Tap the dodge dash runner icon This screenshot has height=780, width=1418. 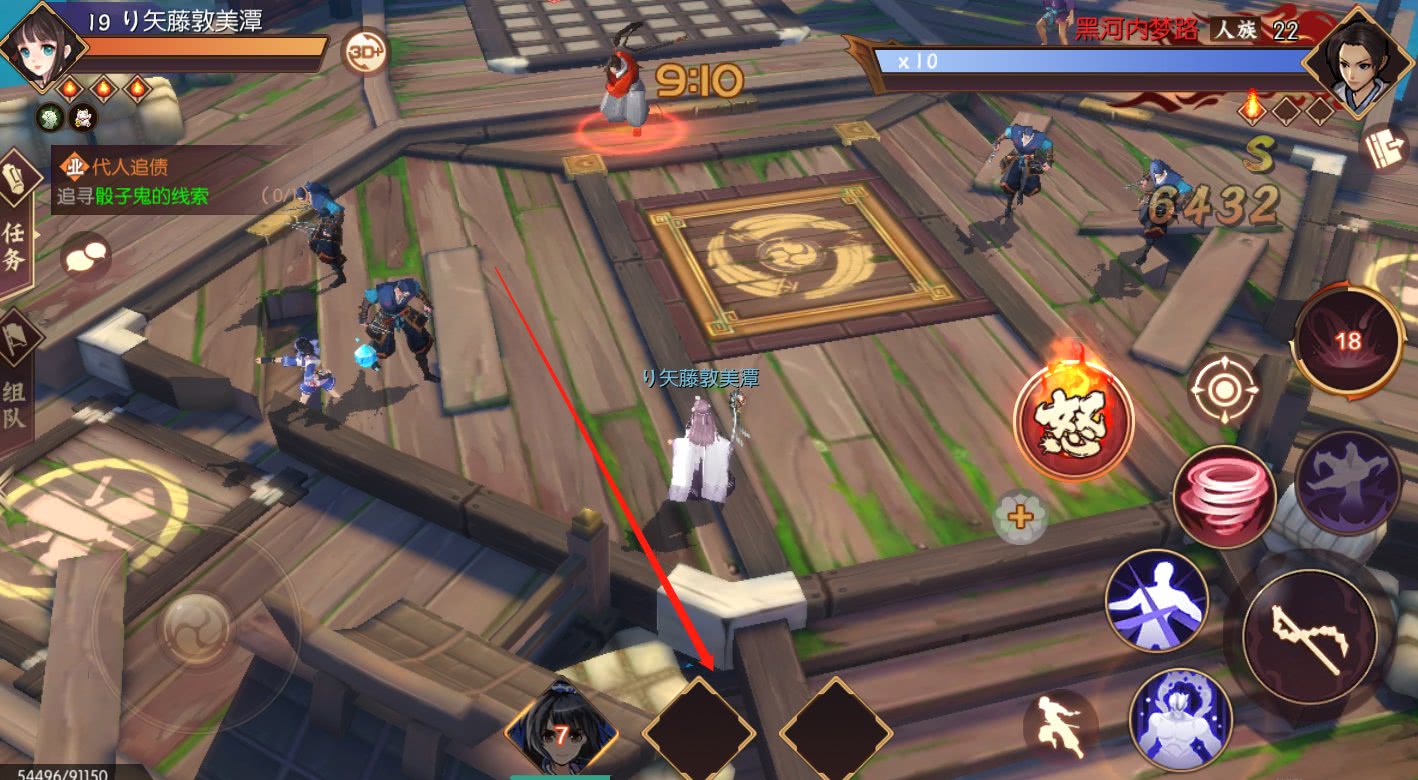pyautogui.click(x=1060, y=724)
